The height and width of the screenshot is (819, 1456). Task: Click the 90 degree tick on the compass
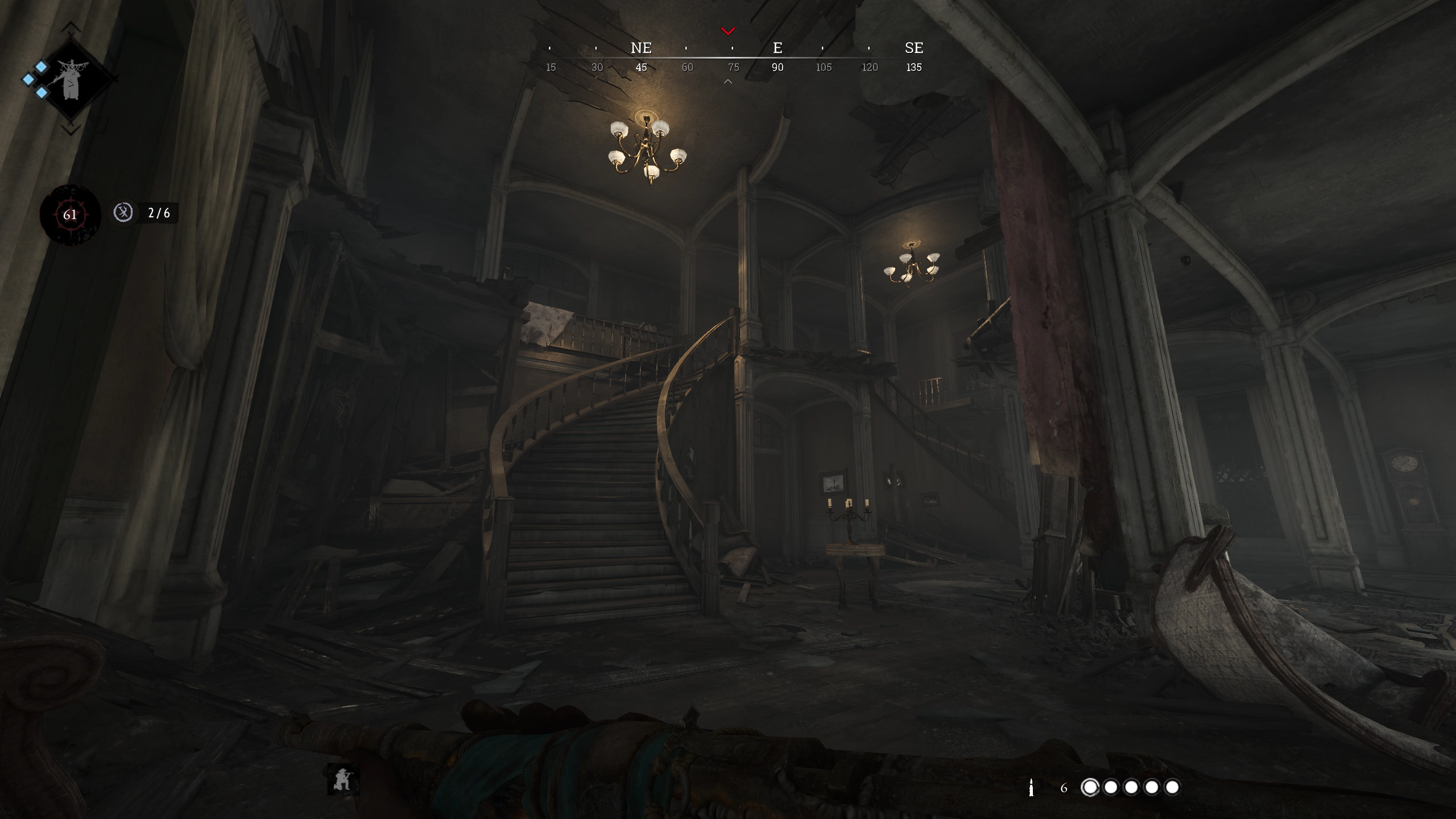pyautogui.click(x=778, y=67)
